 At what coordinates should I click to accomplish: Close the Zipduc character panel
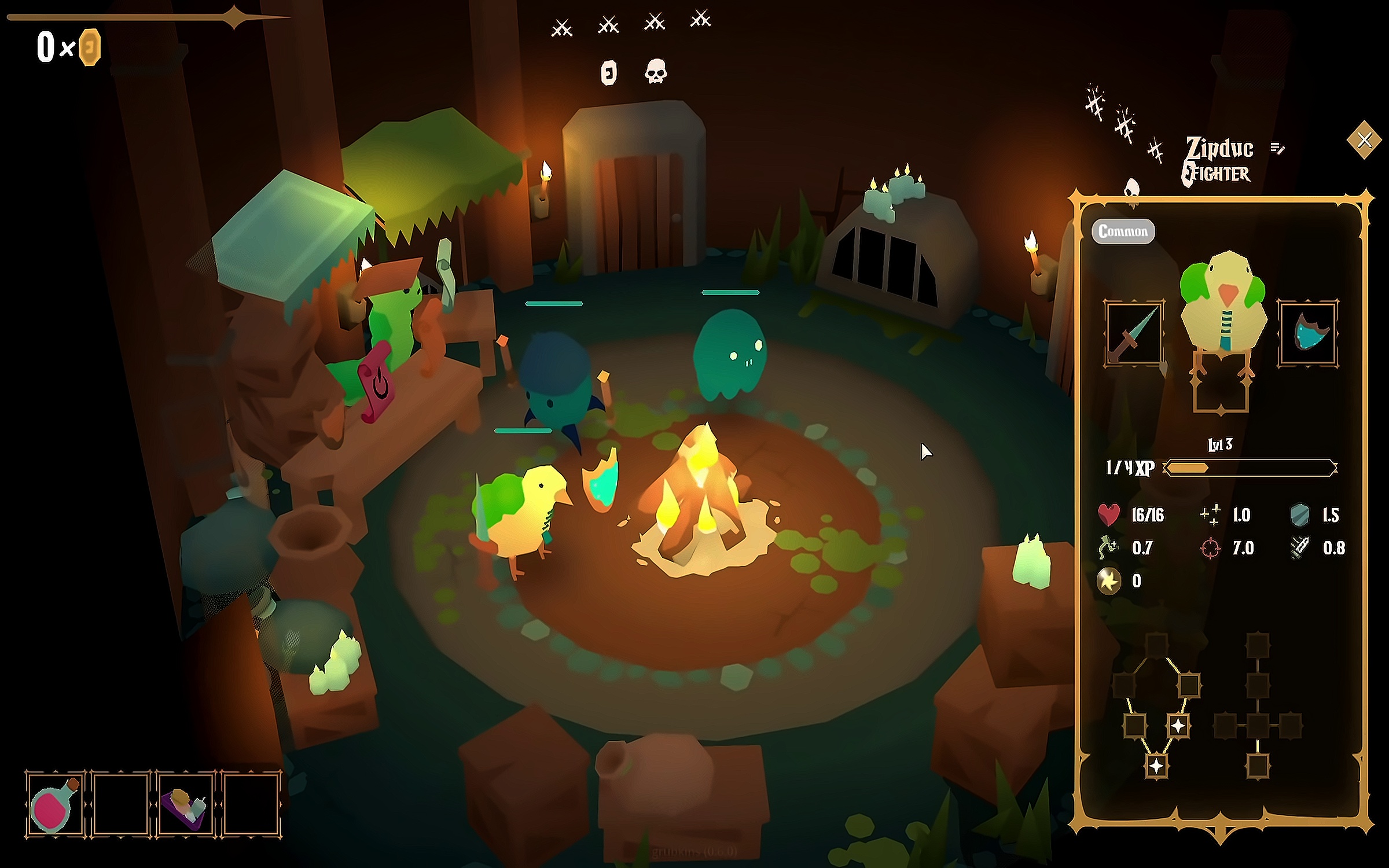(x=1364, y=139)
